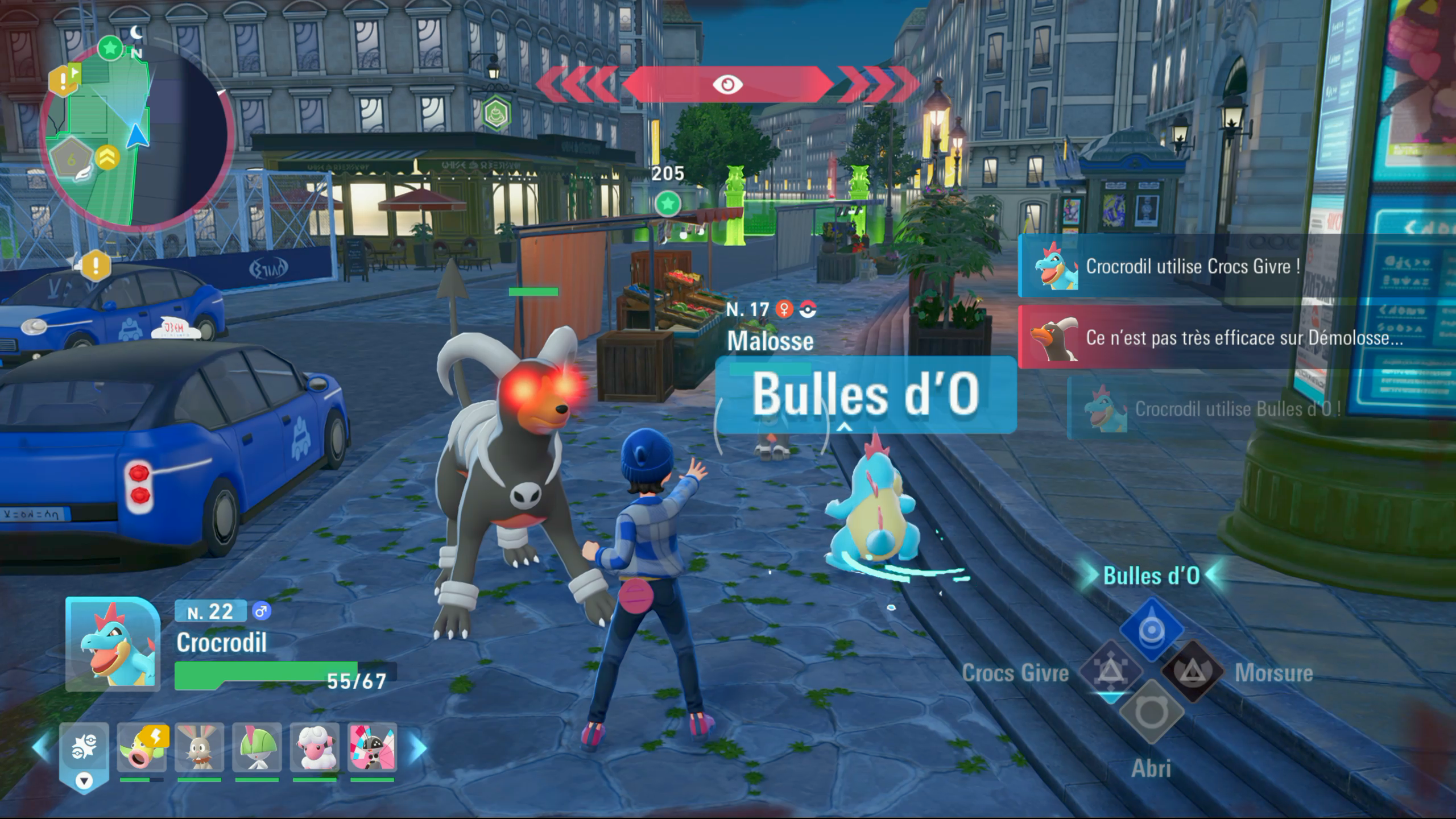Click the party bar right arrow
Screen dimensions: 1456x819
tap(418, 748)
